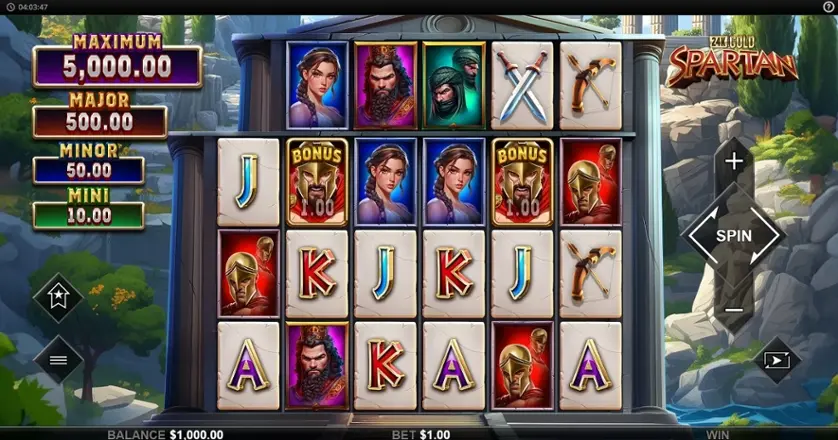The width and height of the screenshot is (838, 440).
Task: Open the hamburger menu
Action: point(58,360)
